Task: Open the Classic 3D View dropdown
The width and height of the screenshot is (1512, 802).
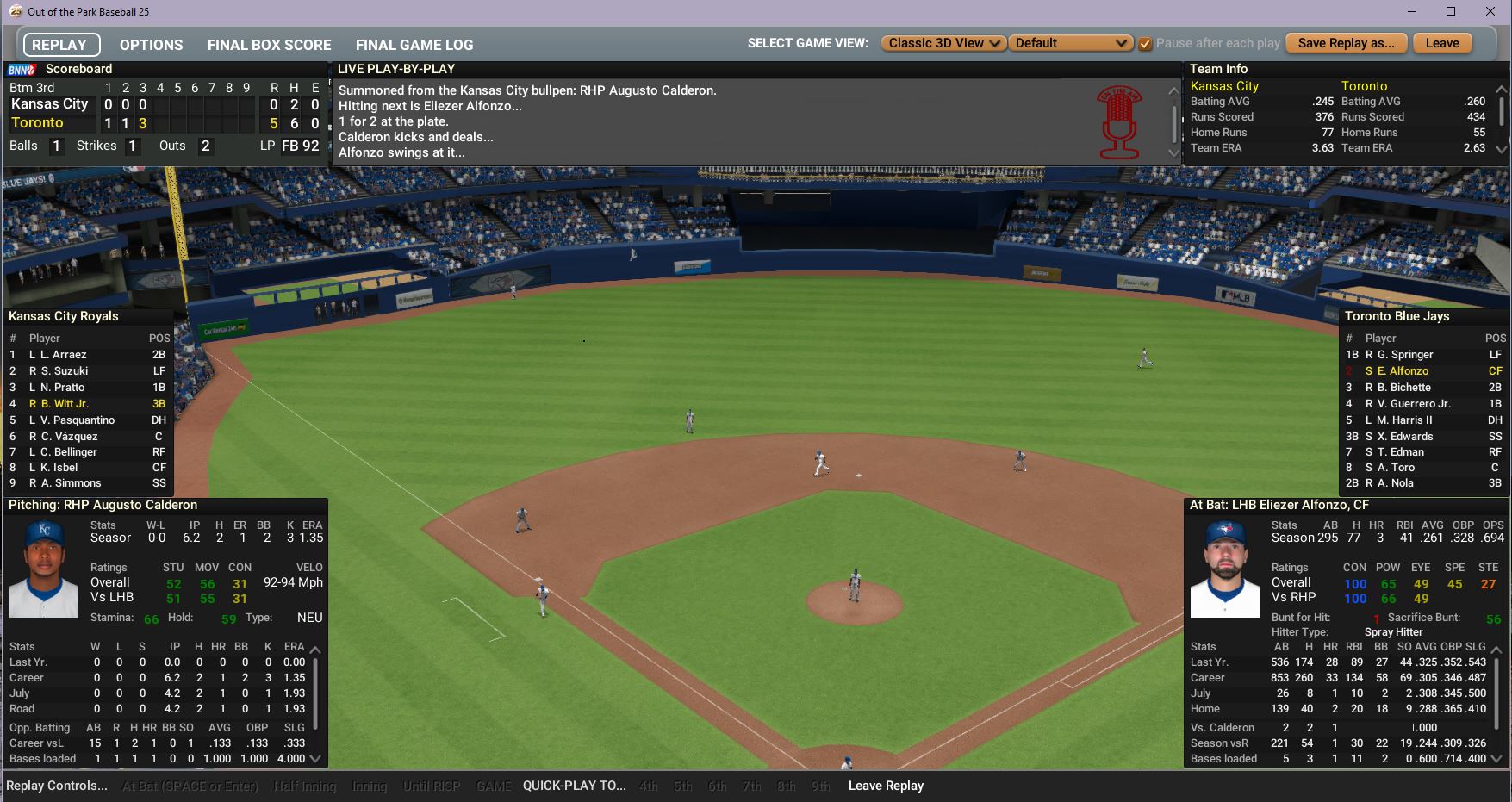Action: [x=943, y=43]
